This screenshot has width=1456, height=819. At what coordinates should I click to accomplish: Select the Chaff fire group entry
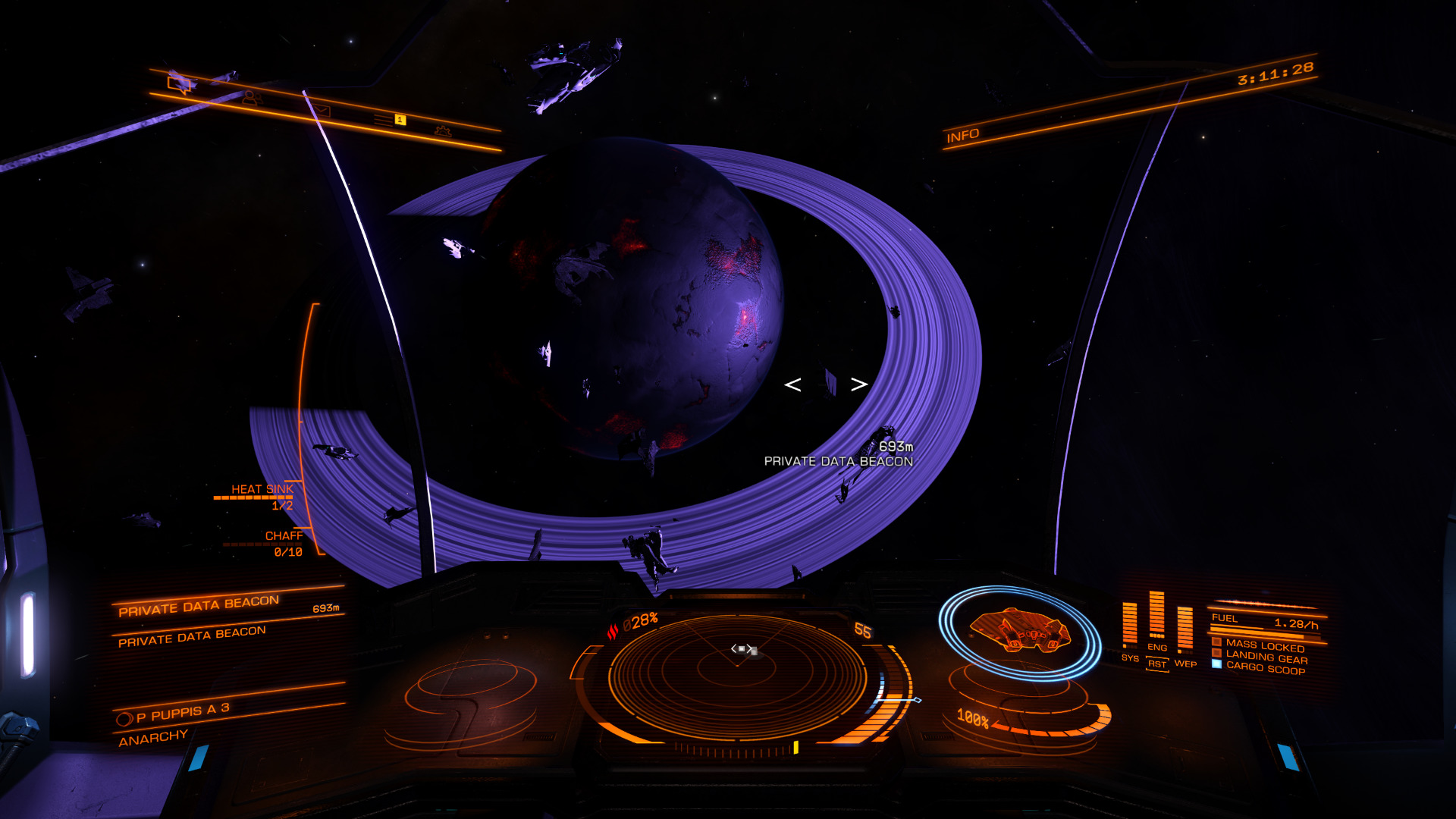284,536
